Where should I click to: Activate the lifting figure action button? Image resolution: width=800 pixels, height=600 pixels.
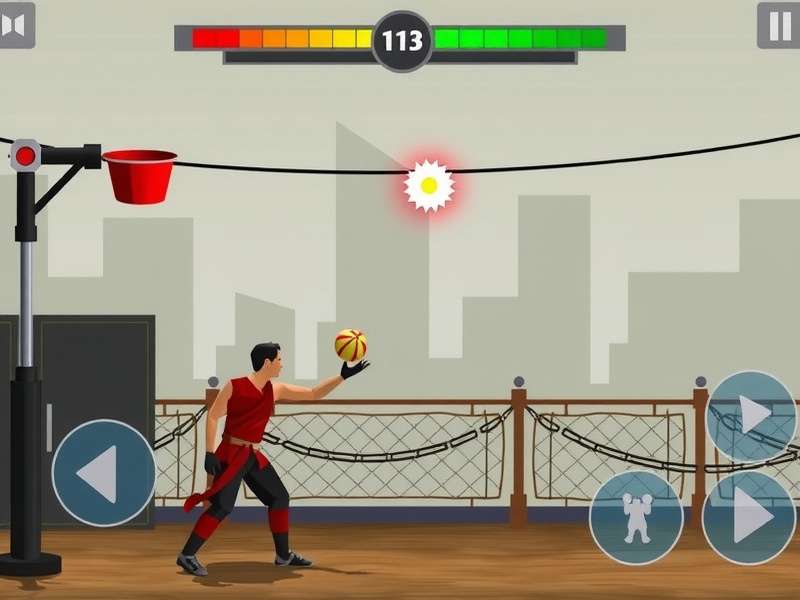[636, 517]
